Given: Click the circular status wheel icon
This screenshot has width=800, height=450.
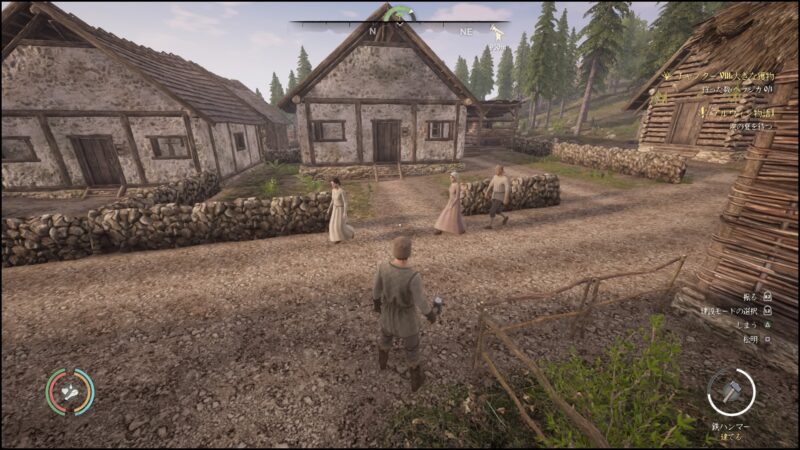Looking at the screenshot, I should [x=70, y=392].
